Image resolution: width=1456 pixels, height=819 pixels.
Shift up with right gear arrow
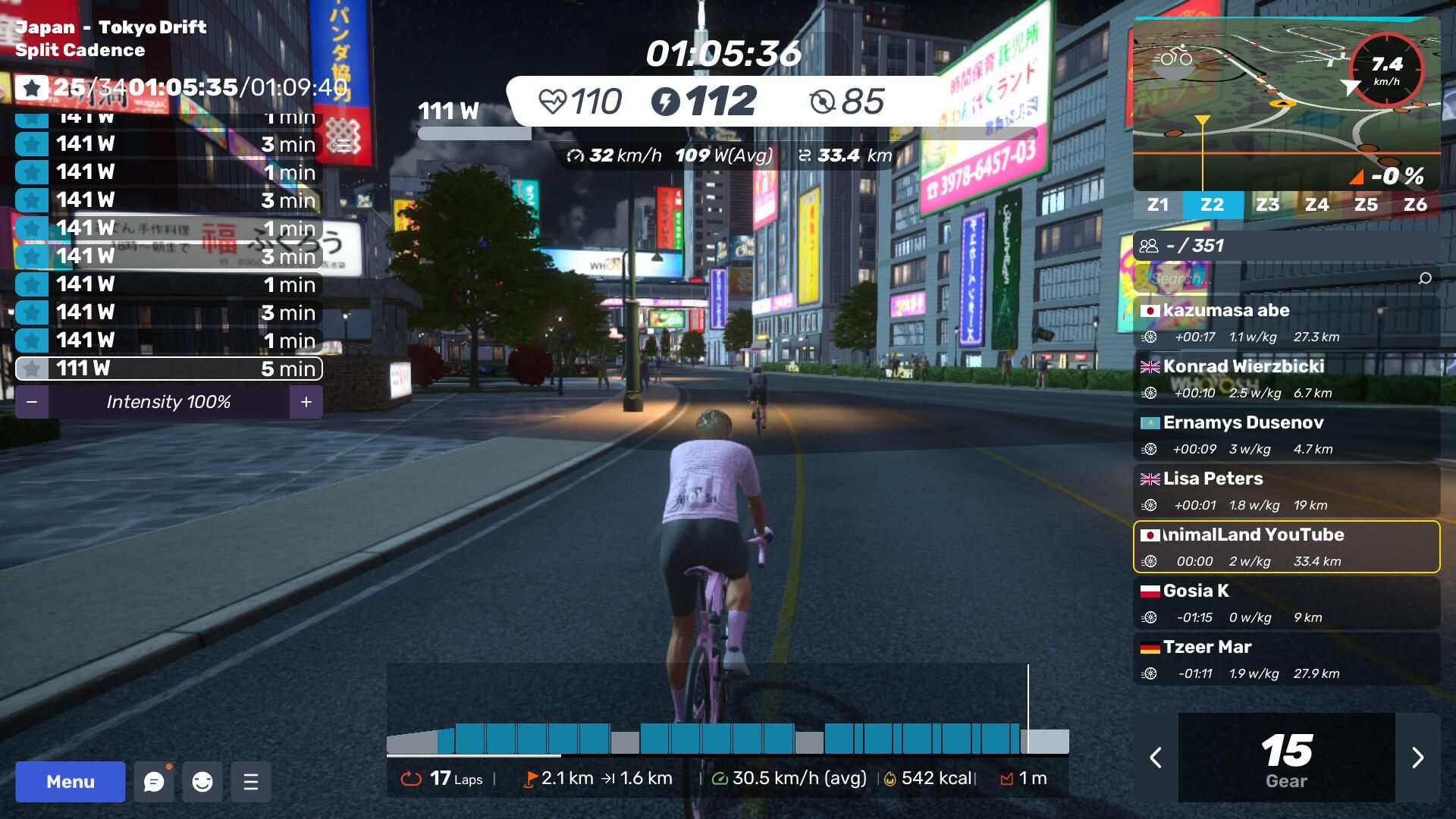click(1417, 758)
